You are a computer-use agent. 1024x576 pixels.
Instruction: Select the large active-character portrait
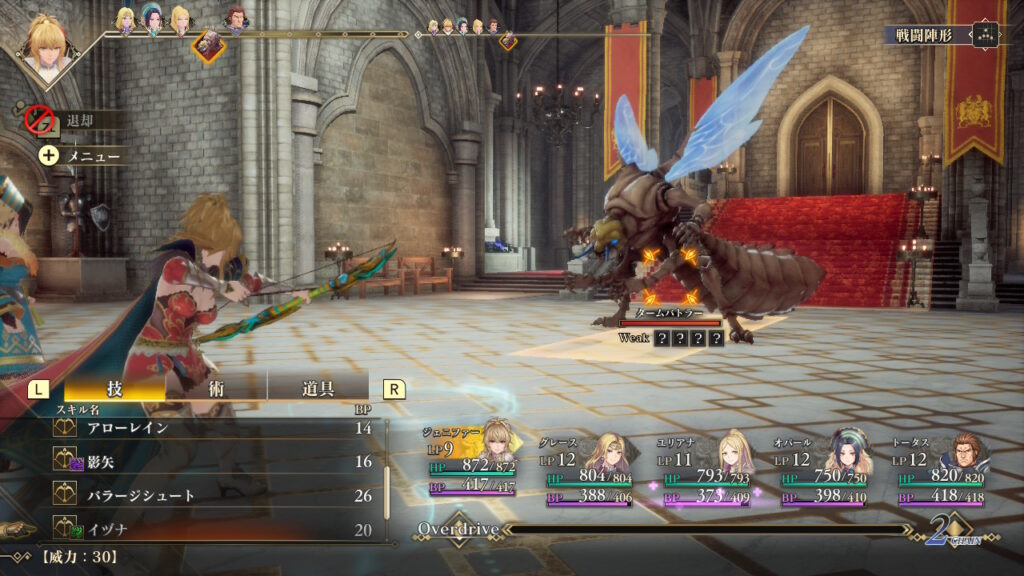tap(47, 45)
